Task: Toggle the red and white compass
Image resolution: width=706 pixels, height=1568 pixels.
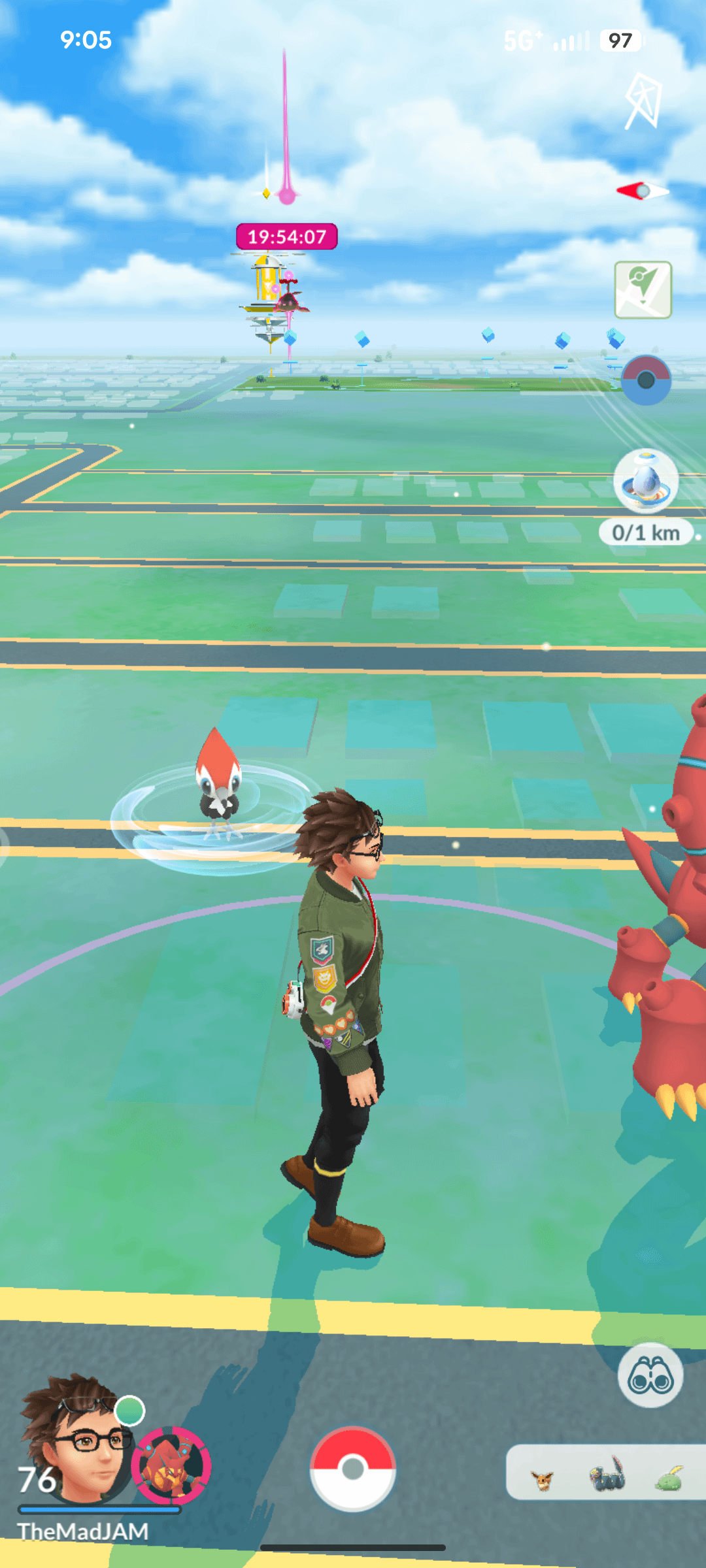Action: pyautogui.click(x=643, y=191)
